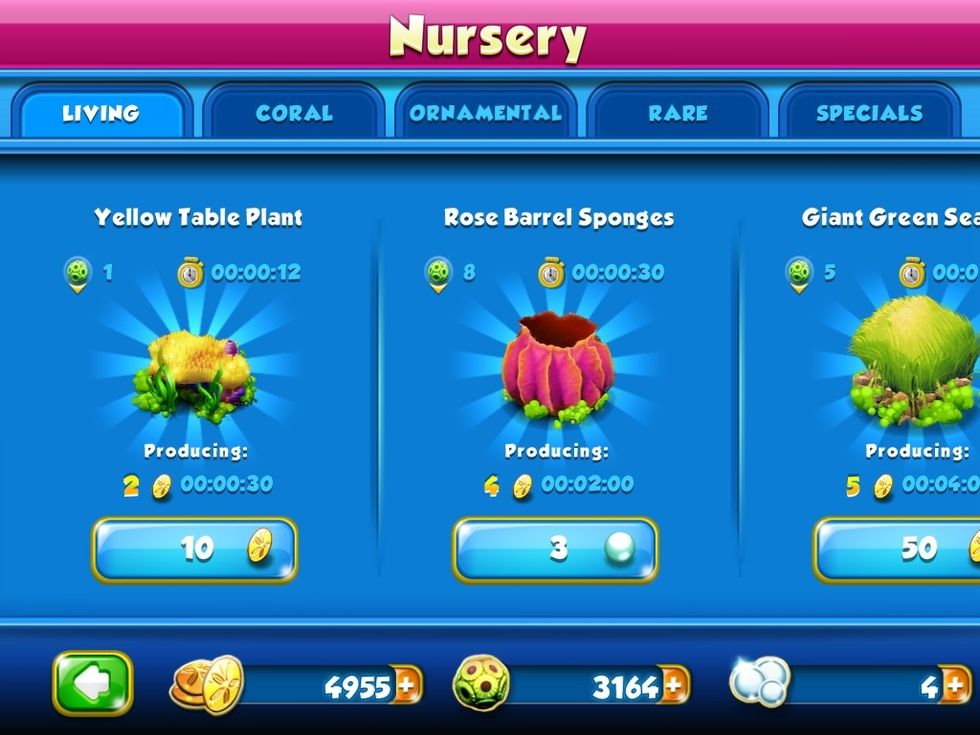
Task: Buy Rose Barrel Sponges for 3 pearls
Action: click(556, 549)
